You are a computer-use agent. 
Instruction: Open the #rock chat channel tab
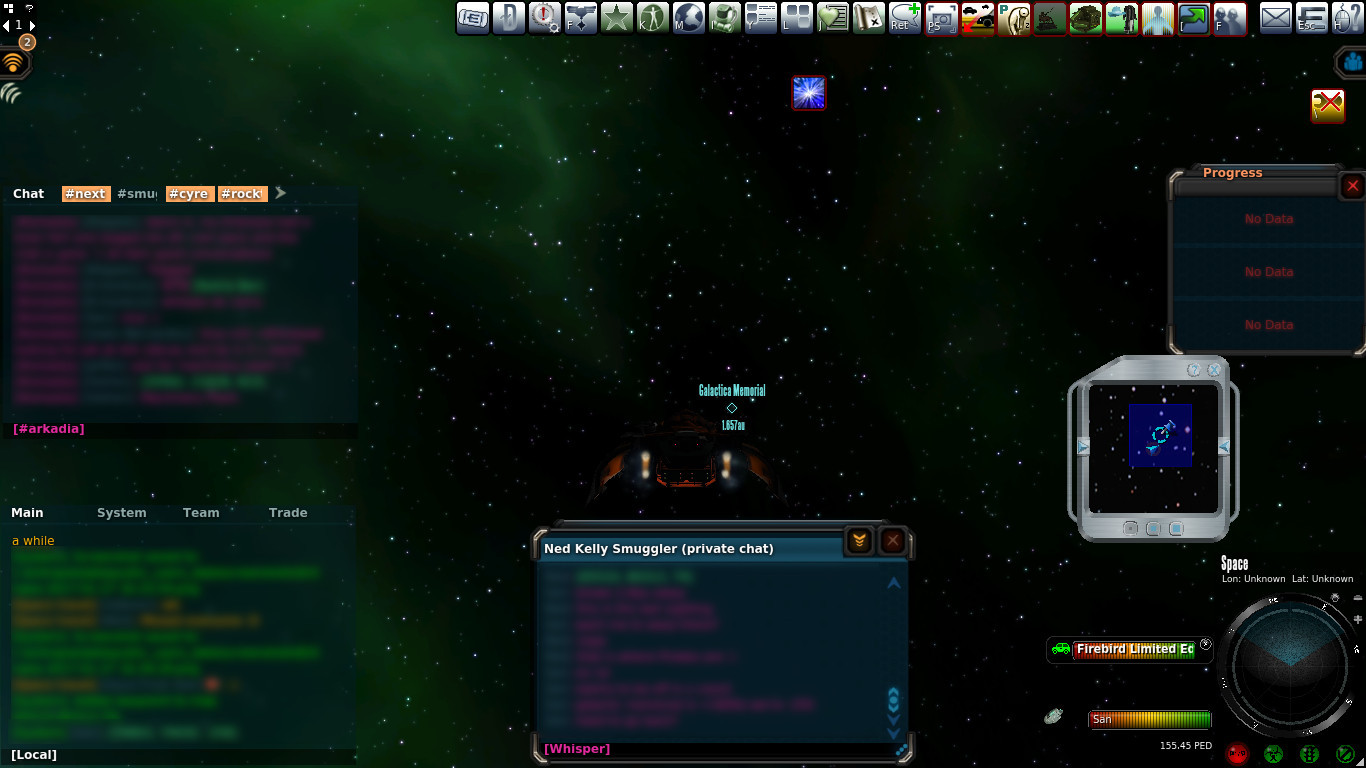coord(241,194)
